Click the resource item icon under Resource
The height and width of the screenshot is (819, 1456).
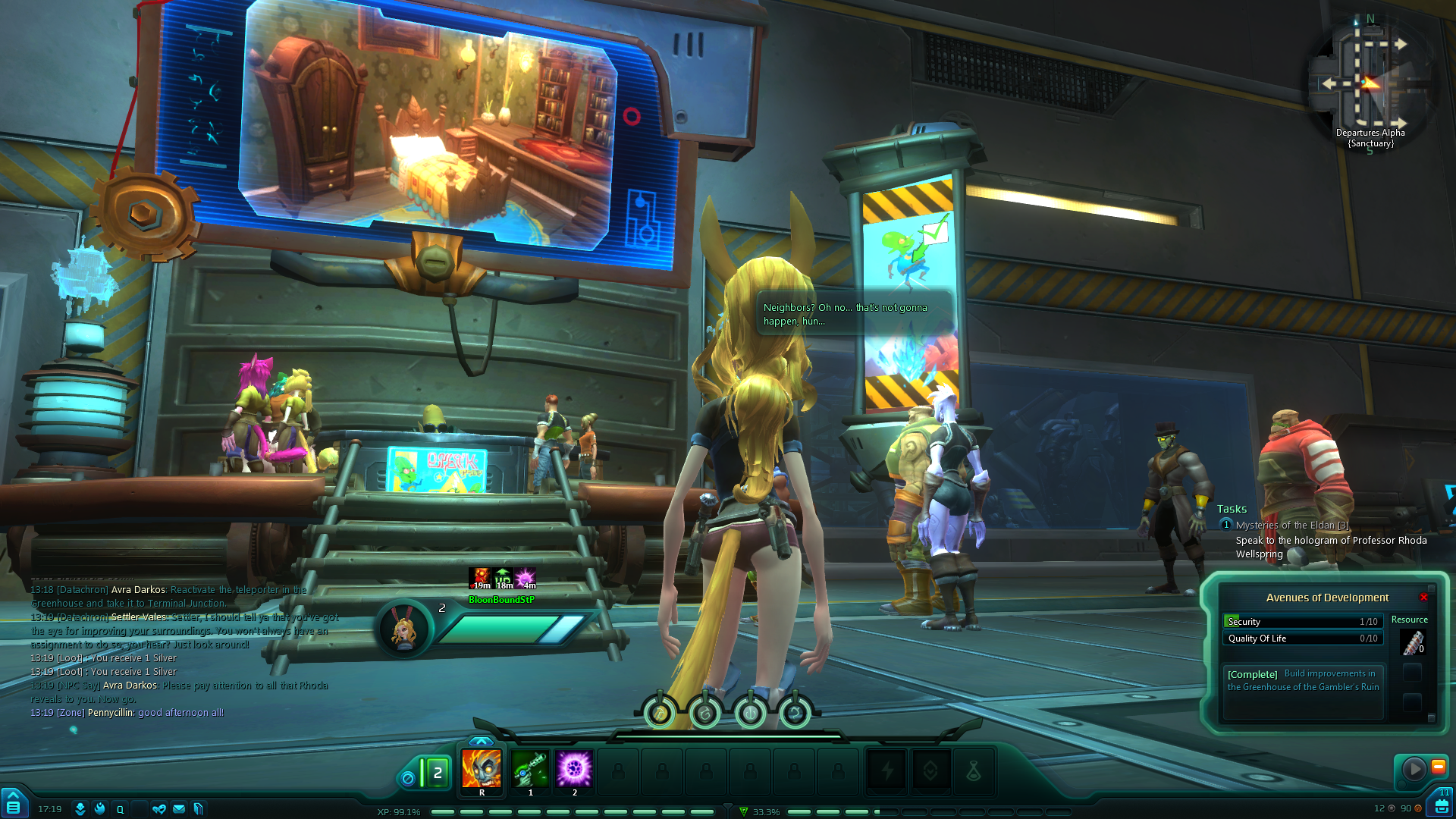click(1412, 643)
